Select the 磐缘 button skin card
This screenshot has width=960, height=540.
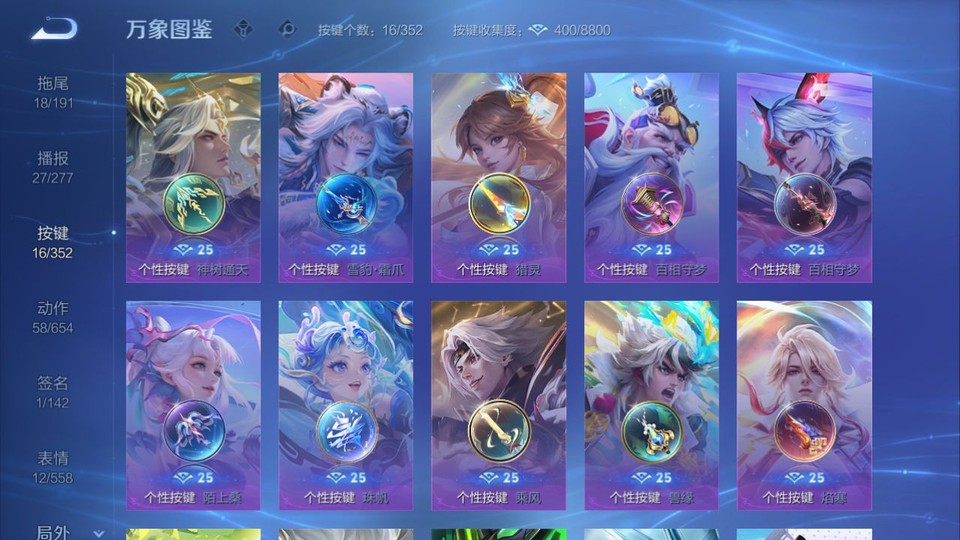[652, 405]
